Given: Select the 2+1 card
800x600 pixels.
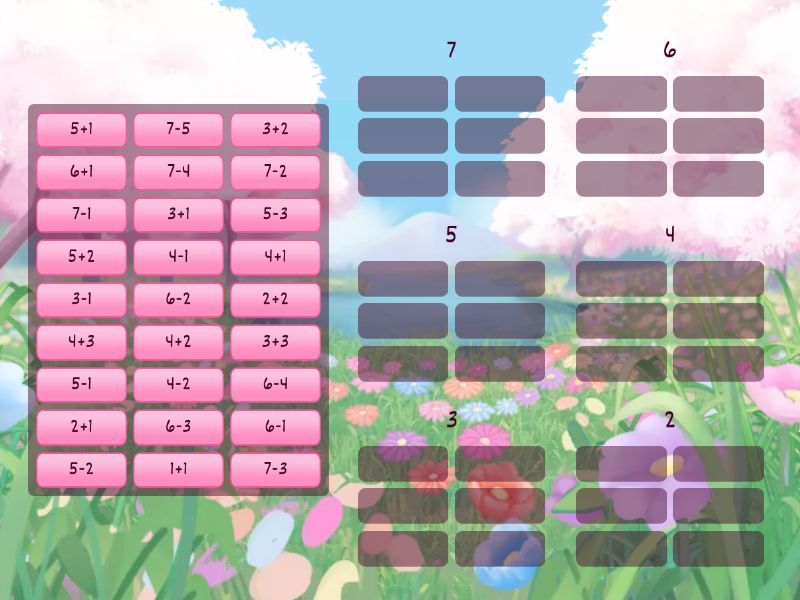Looking at the screenshot, I should coord(81,427).
